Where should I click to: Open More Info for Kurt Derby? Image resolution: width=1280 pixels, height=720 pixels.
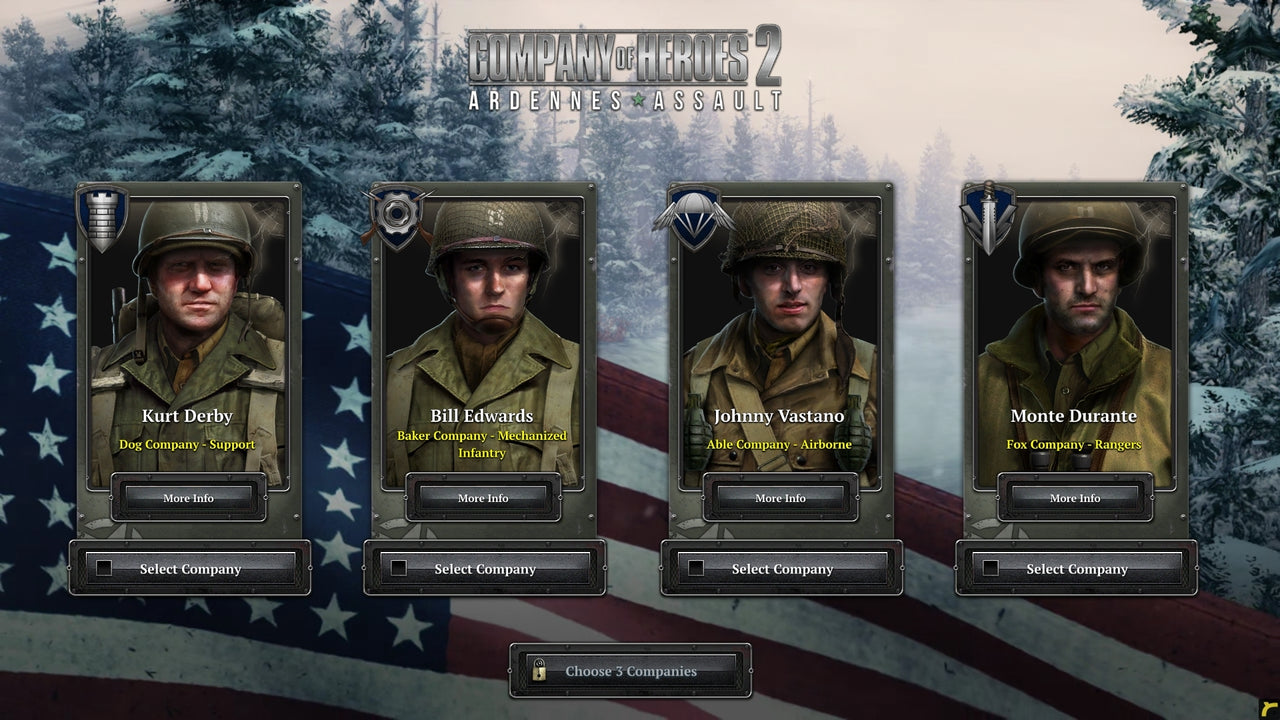[x=188, y=498]
